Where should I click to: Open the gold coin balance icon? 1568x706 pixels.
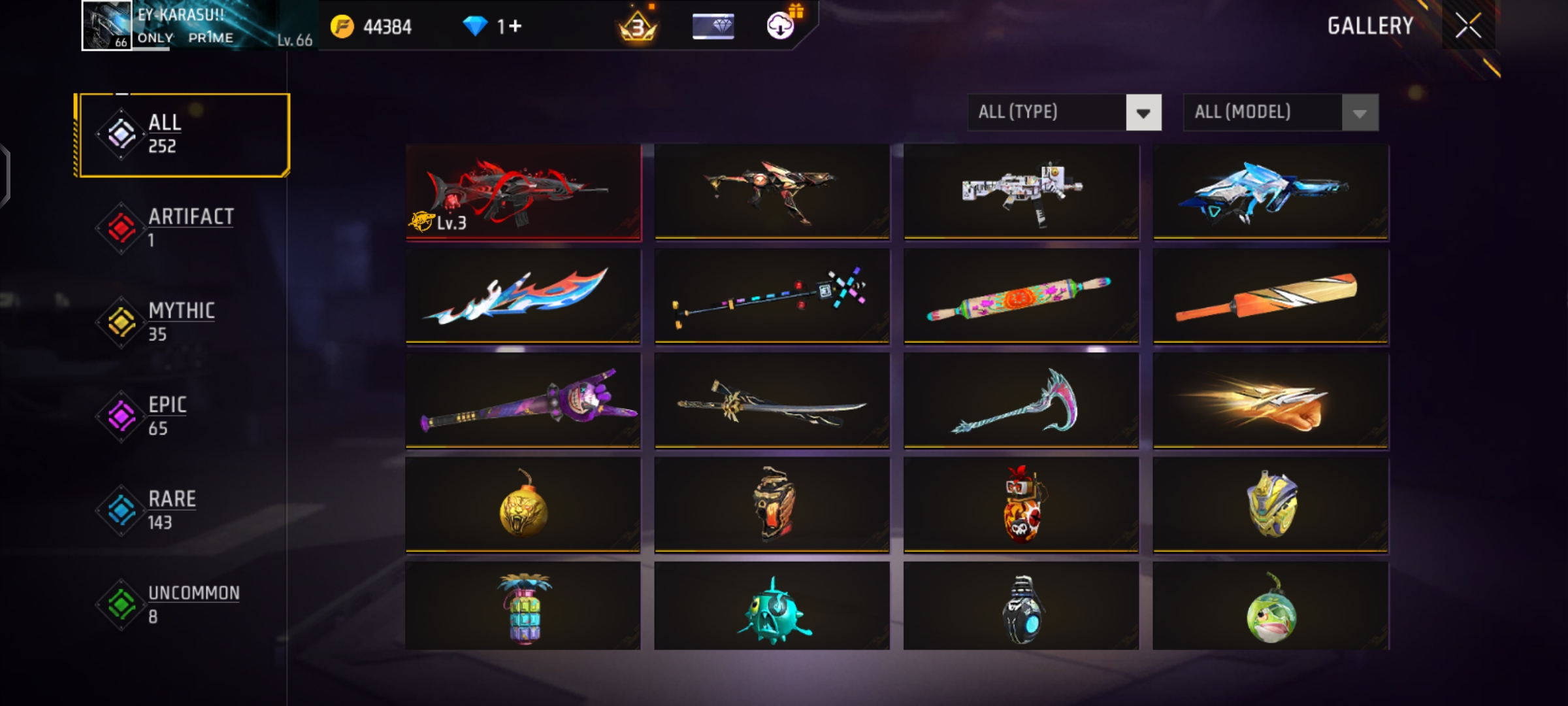point(341,26)
